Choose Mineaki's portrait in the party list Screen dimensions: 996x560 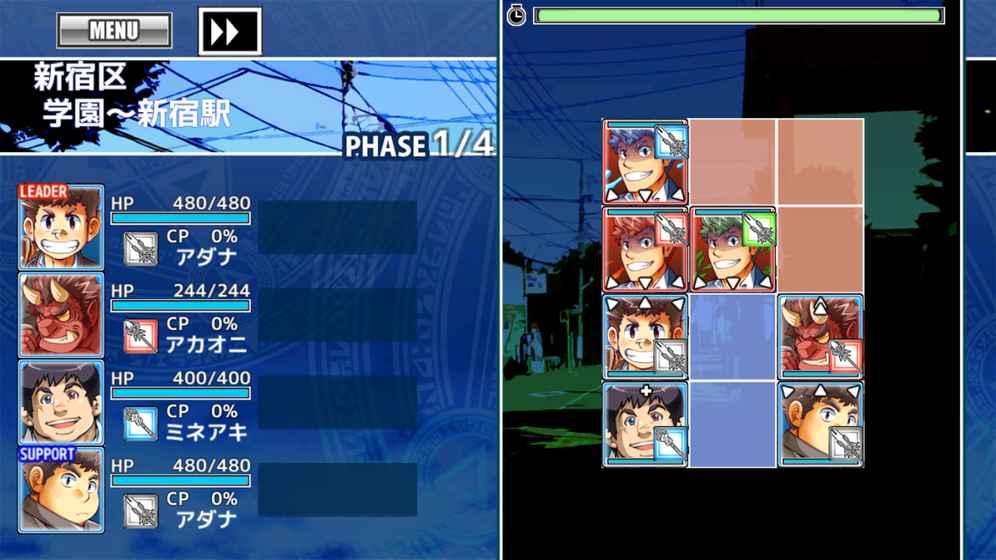click(61, 403)
